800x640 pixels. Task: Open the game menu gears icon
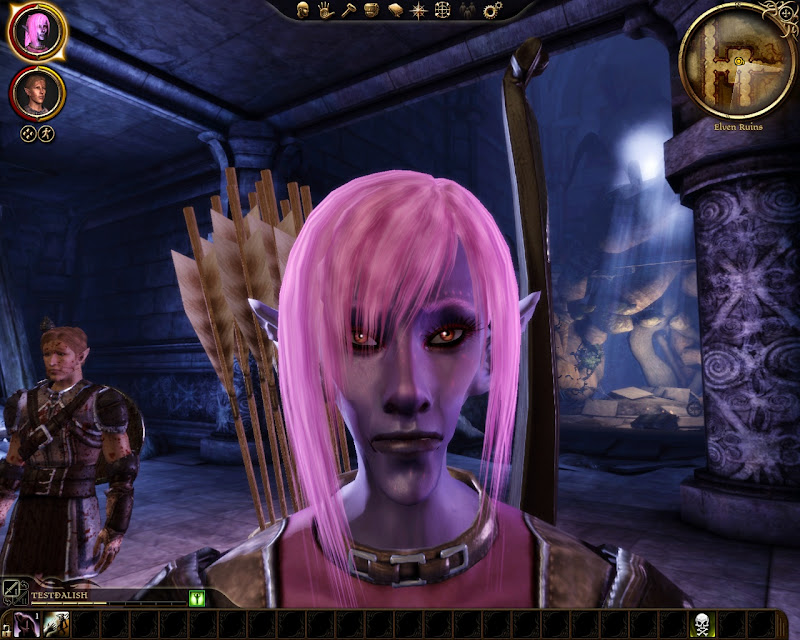click(491, 10)
